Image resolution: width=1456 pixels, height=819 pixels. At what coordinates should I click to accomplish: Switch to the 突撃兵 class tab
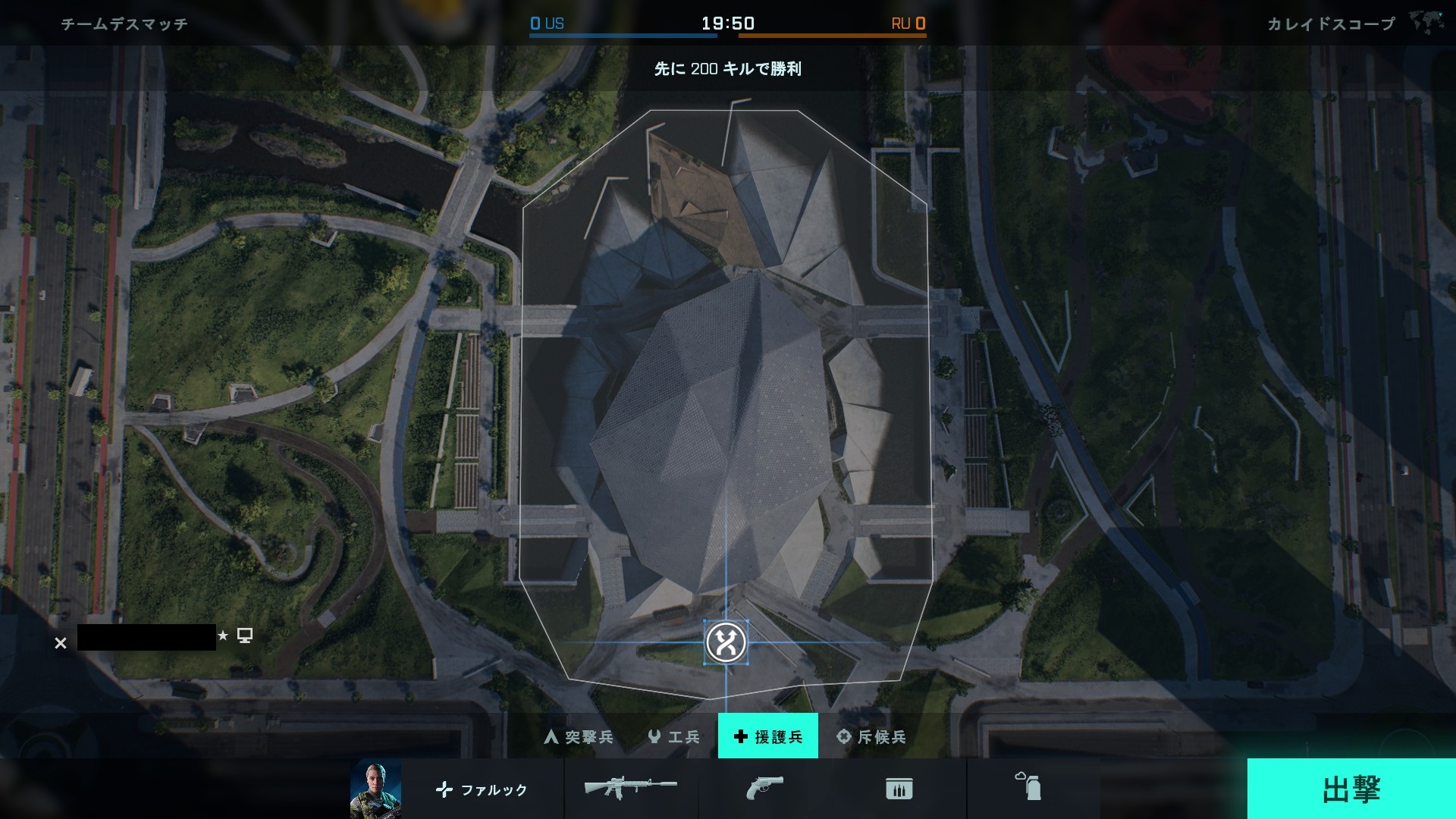coord(579,736)
